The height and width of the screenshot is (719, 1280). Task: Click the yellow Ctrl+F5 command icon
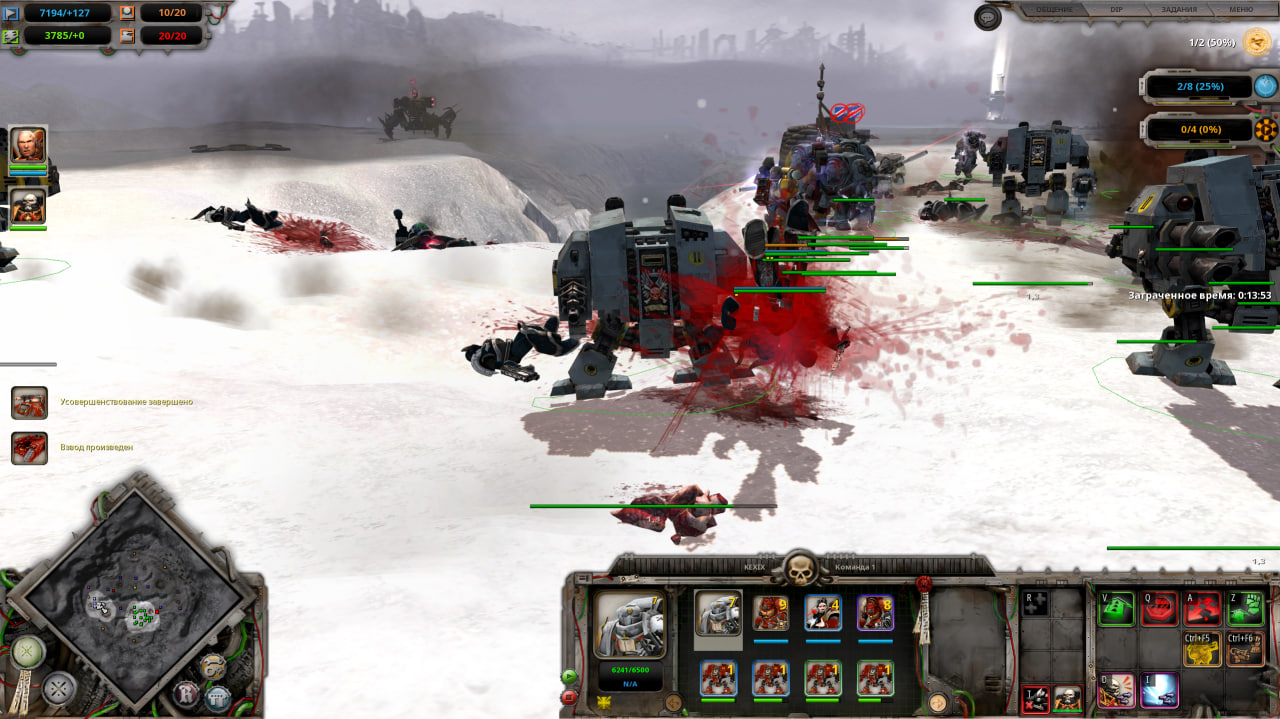coord(1202,649)
